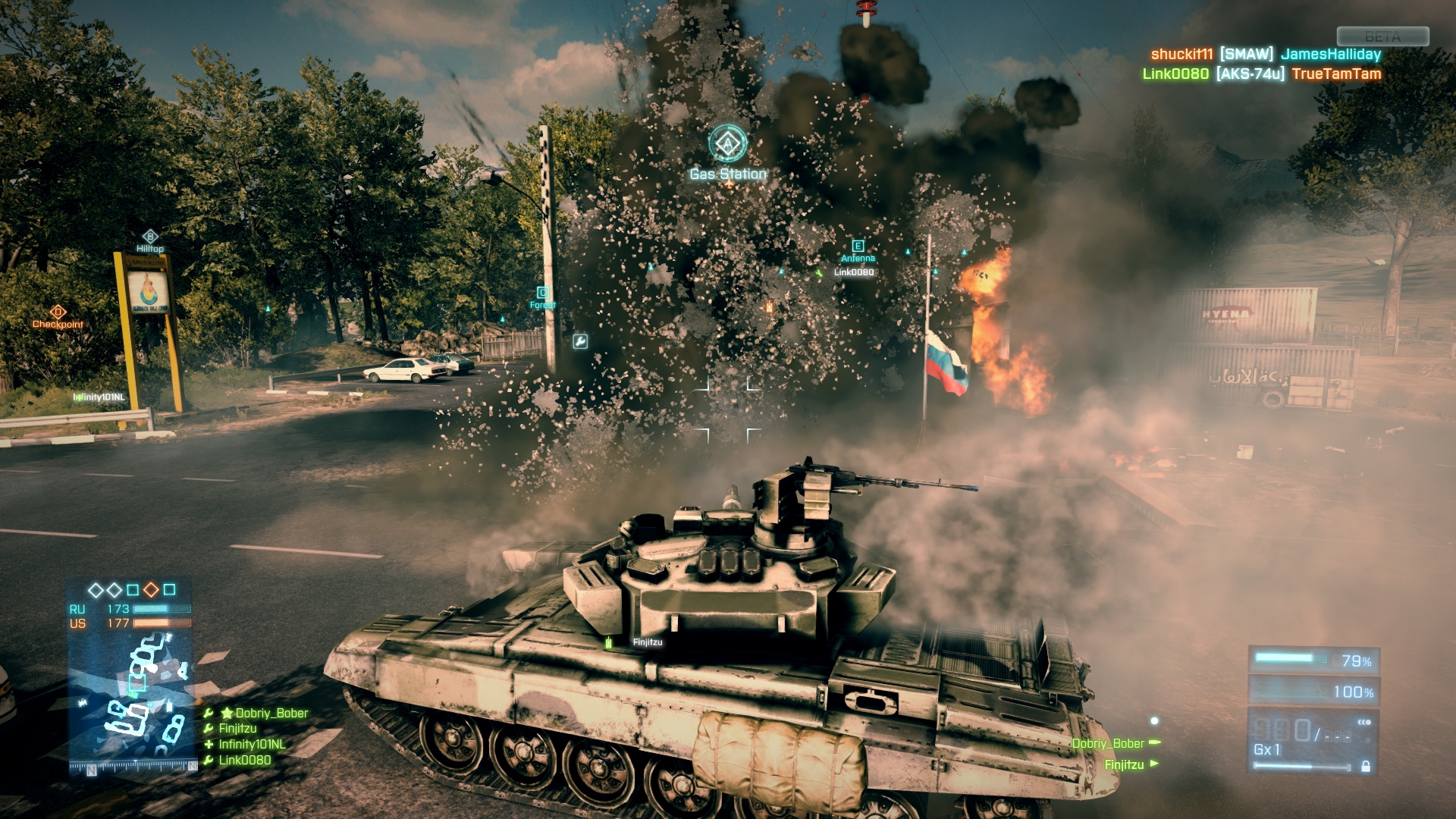The image size is (1456, 819).
Task: Select squad leader Dobriy_Bober in squad list
Action: (x=271, y=713)
